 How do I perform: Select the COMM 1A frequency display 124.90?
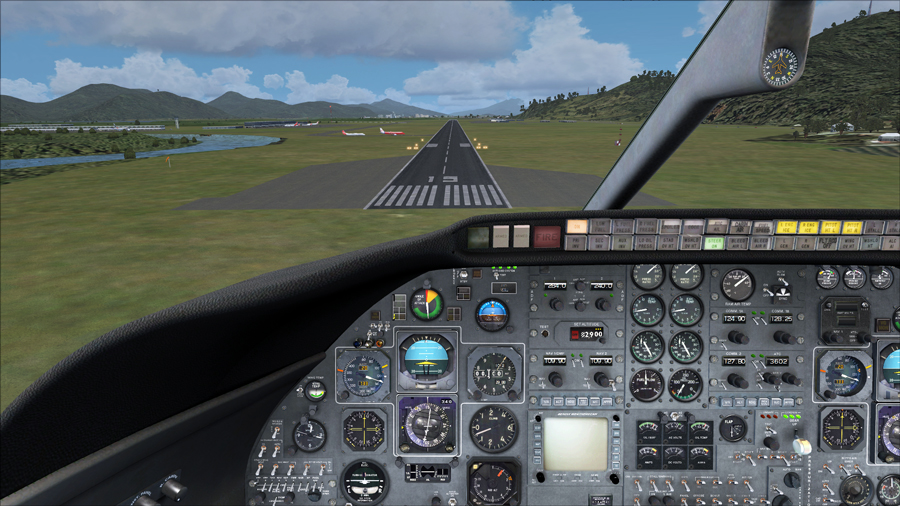pos(735,318)
